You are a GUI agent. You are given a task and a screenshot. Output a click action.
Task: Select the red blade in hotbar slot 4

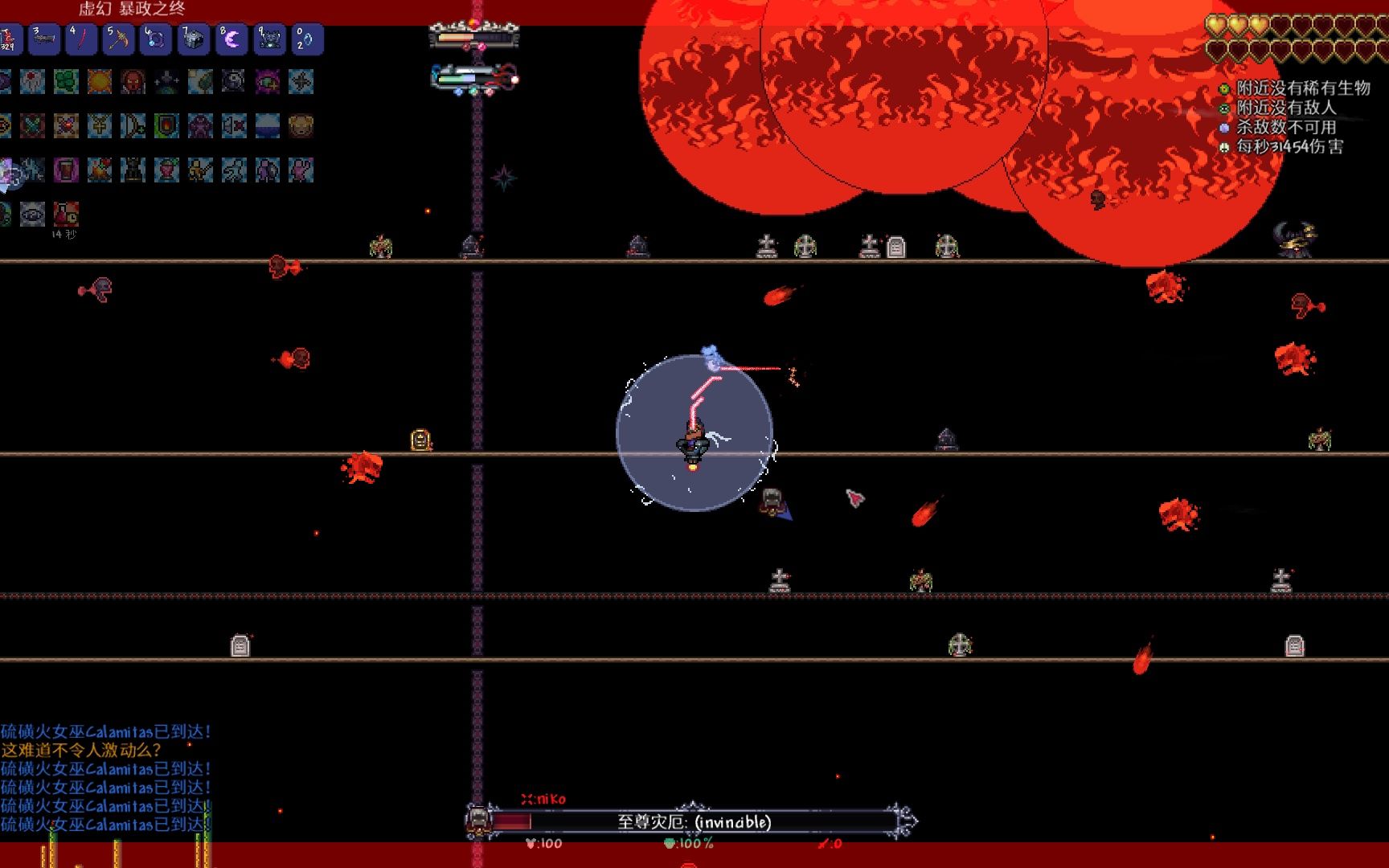pyautogui.click(x=81, y=39)
